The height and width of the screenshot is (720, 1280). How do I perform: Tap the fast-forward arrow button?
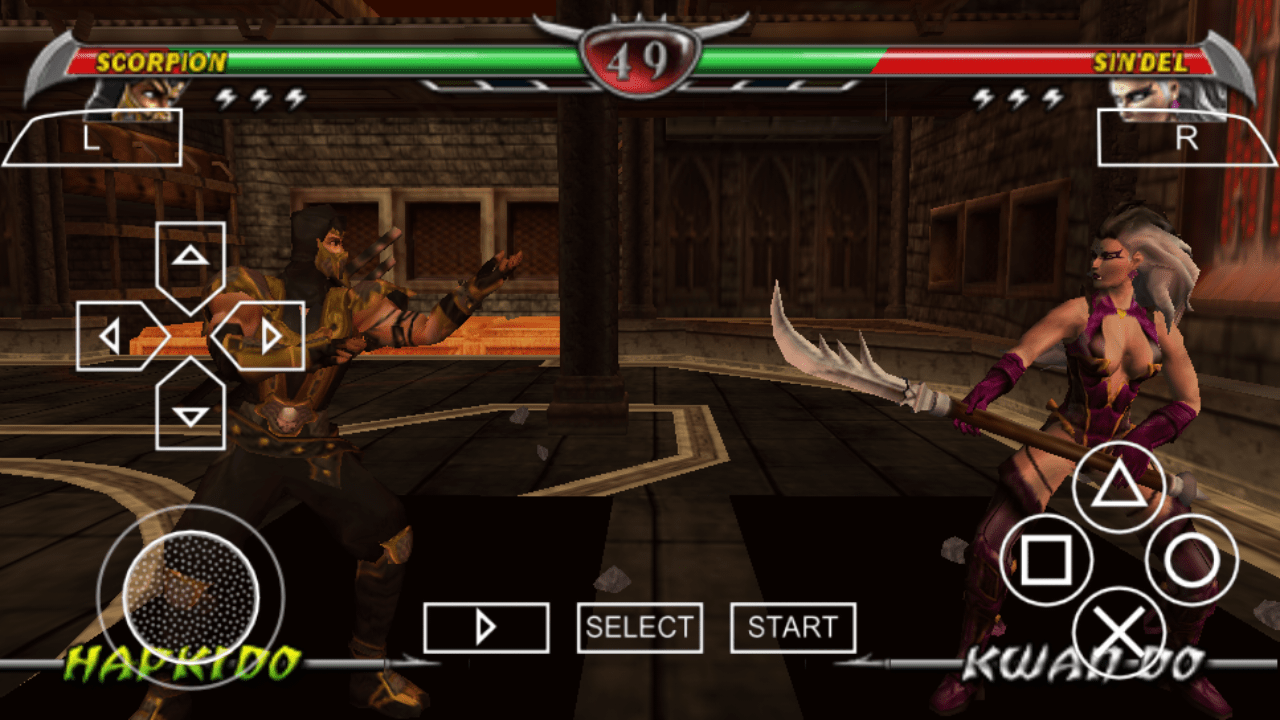pyautogui.click(x=487, y=627)
